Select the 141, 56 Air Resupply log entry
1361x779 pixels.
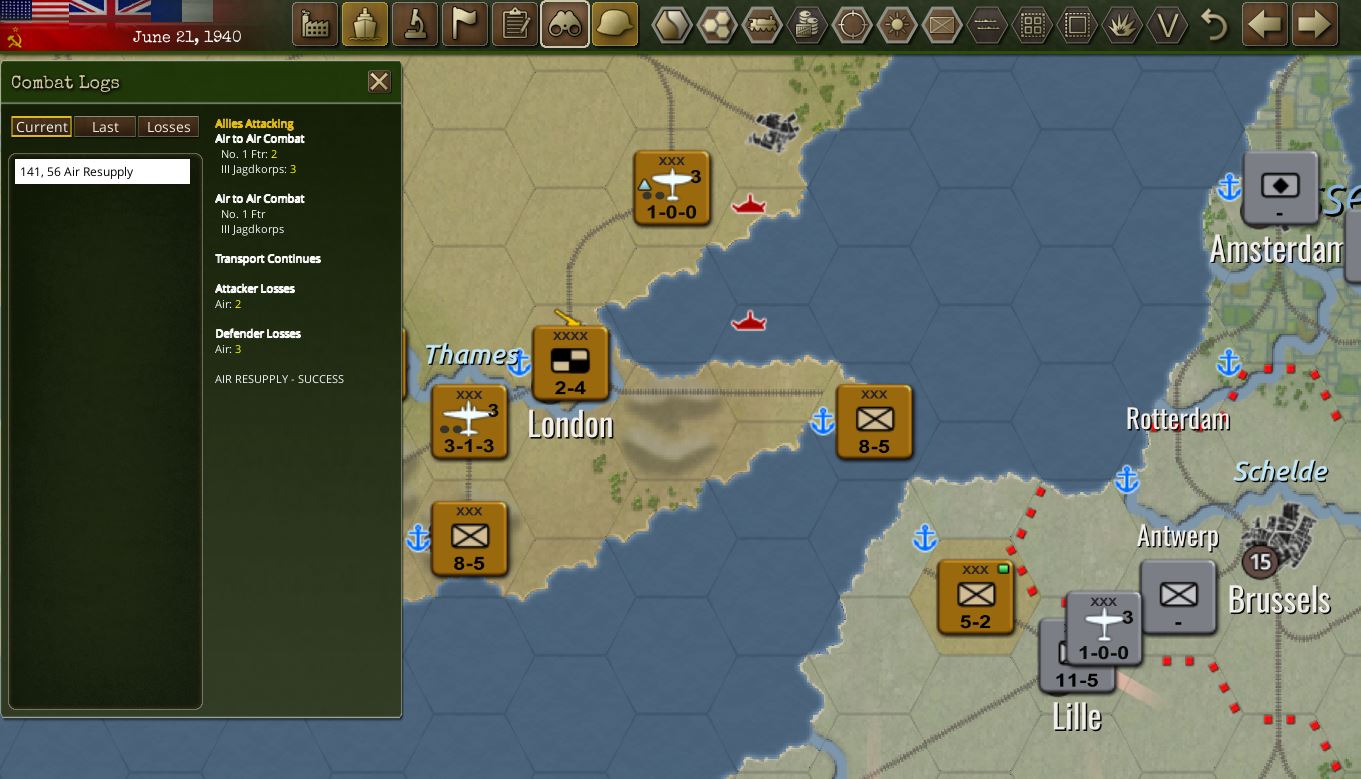pos(102,172)
